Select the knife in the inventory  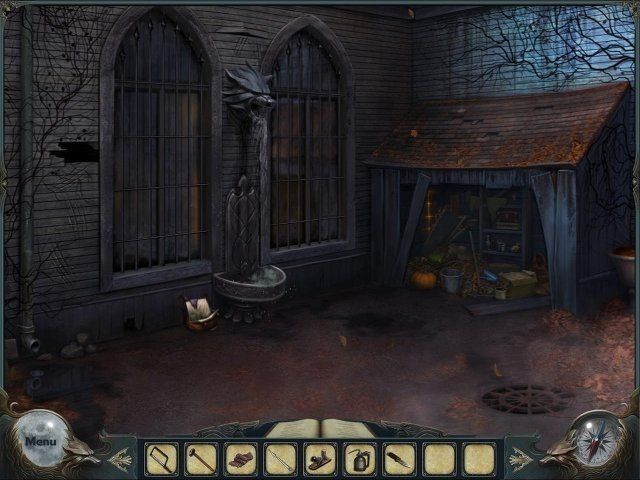400,459
